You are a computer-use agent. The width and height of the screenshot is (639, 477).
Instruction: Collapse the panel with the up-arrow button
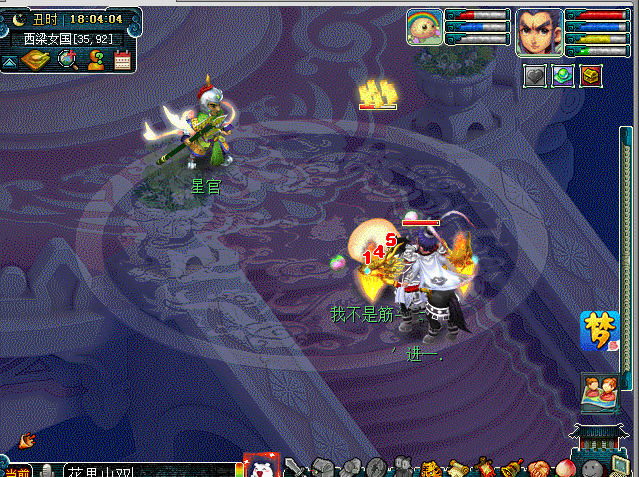tap(9, 62)
